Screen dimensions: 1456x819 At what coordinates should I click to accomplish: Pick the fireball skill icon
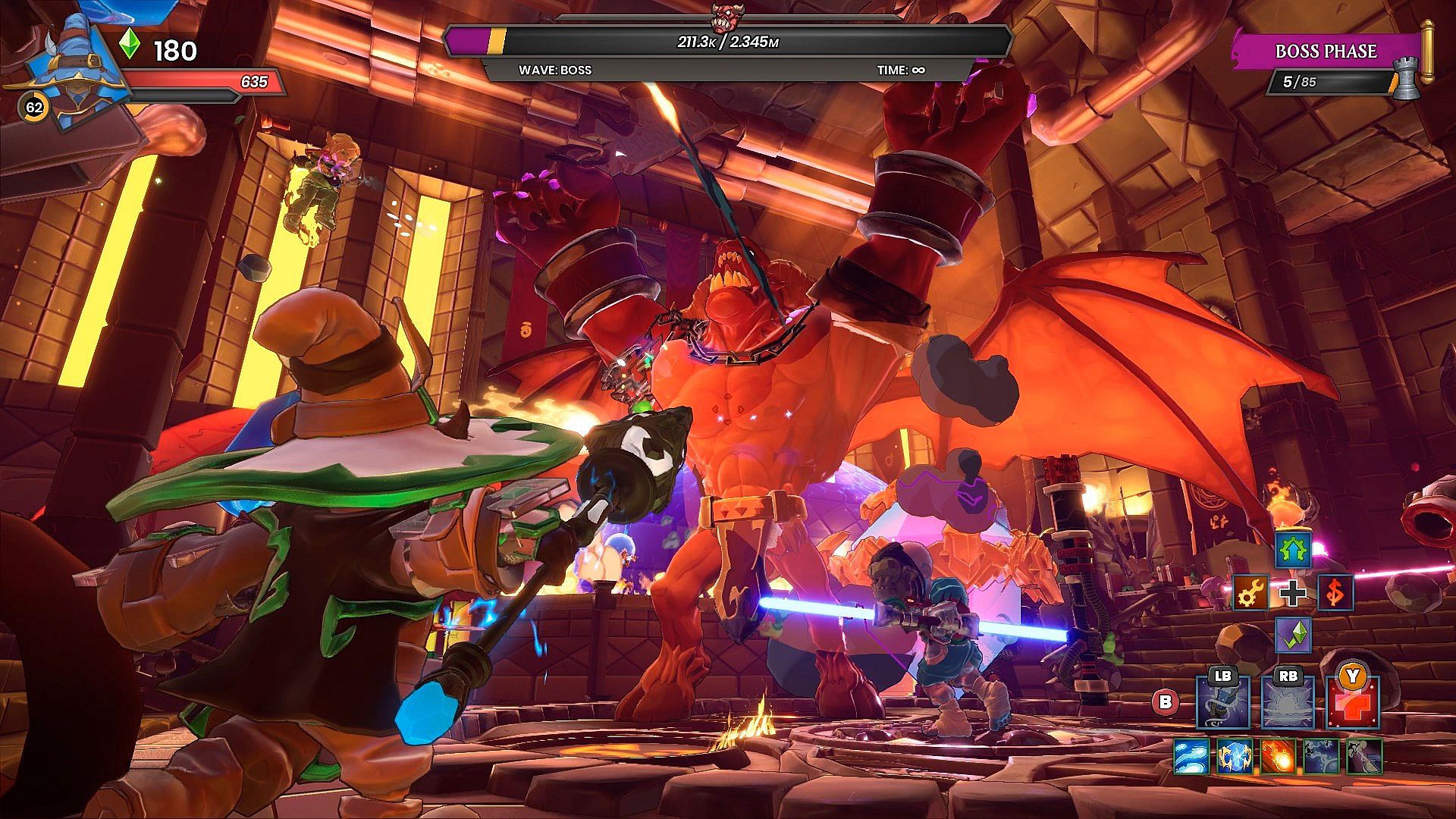(1277, 756)
